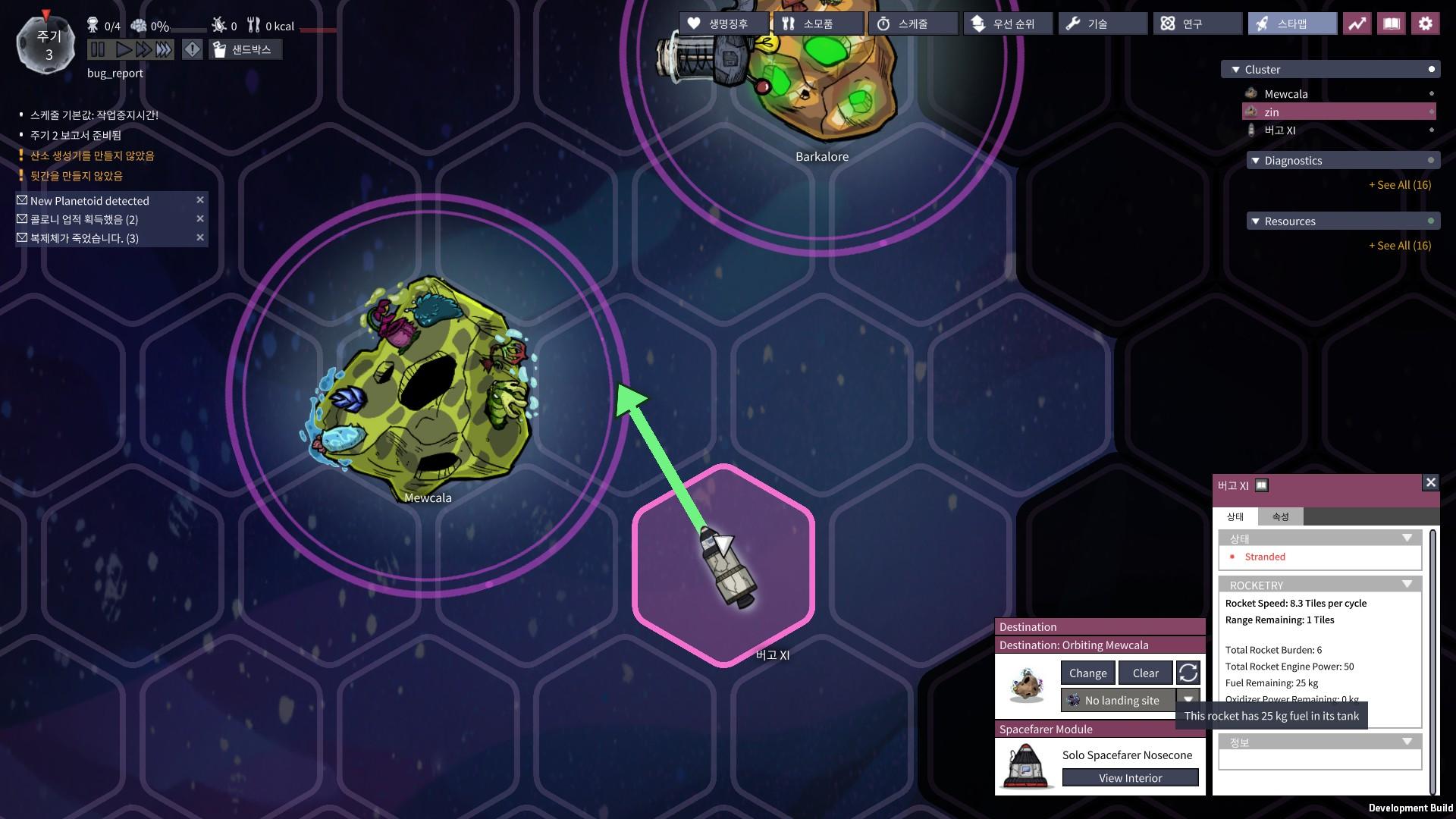The width and height of the screenshot is (1456, 819).
Task: Open the codex book icon near the gear
Action: [1392, 24]
